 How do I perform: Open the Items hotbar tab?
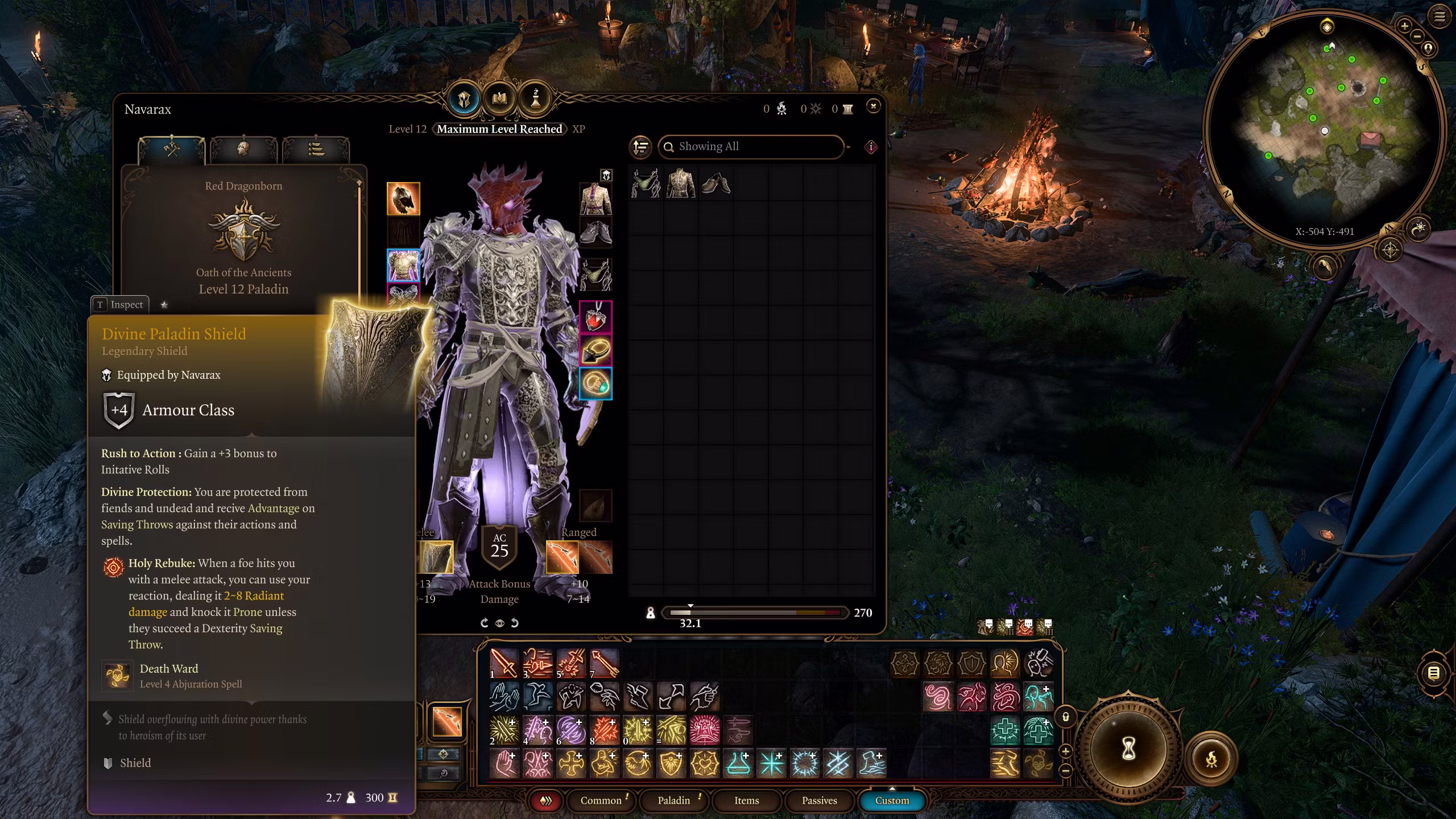pyautogui.click(x=746, y=800)
